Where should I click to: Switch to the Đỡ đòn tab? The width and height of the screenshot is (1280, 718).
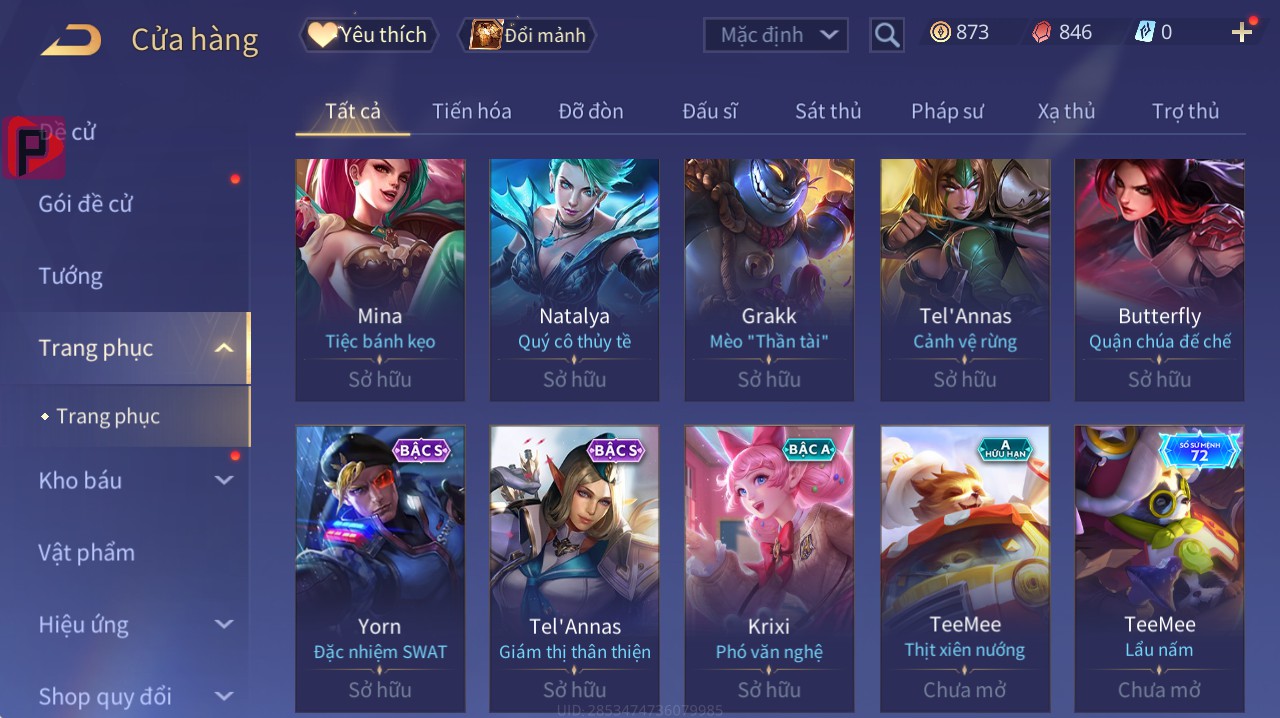[590, 111]
